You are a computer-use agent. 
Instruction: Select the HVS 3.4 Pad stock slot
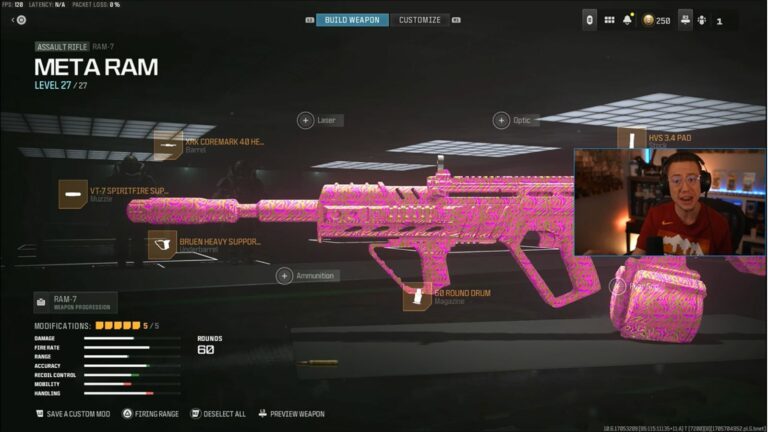click(632, 139)
